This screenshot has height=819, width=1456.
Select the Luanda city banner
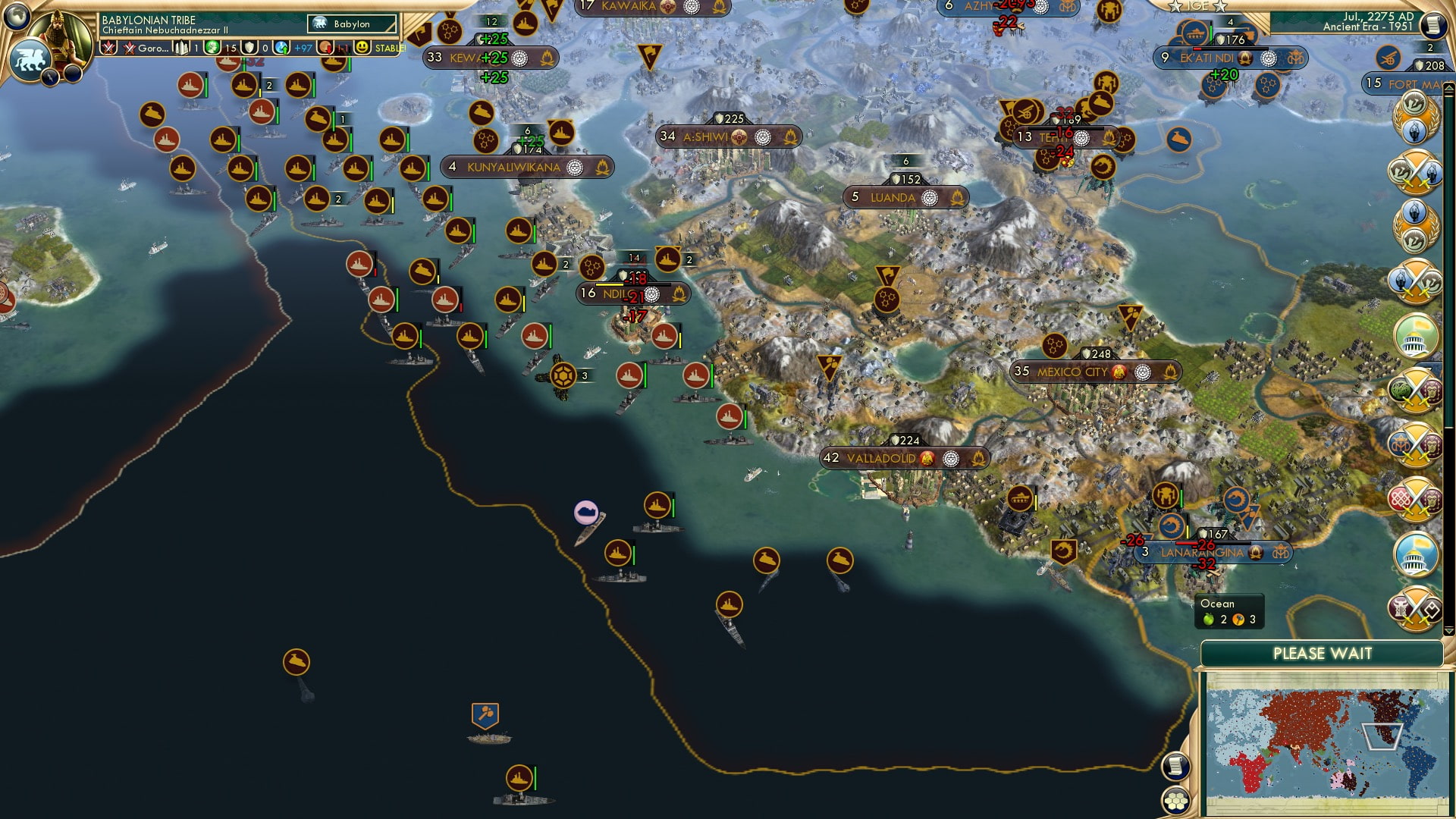pos(893,196)
